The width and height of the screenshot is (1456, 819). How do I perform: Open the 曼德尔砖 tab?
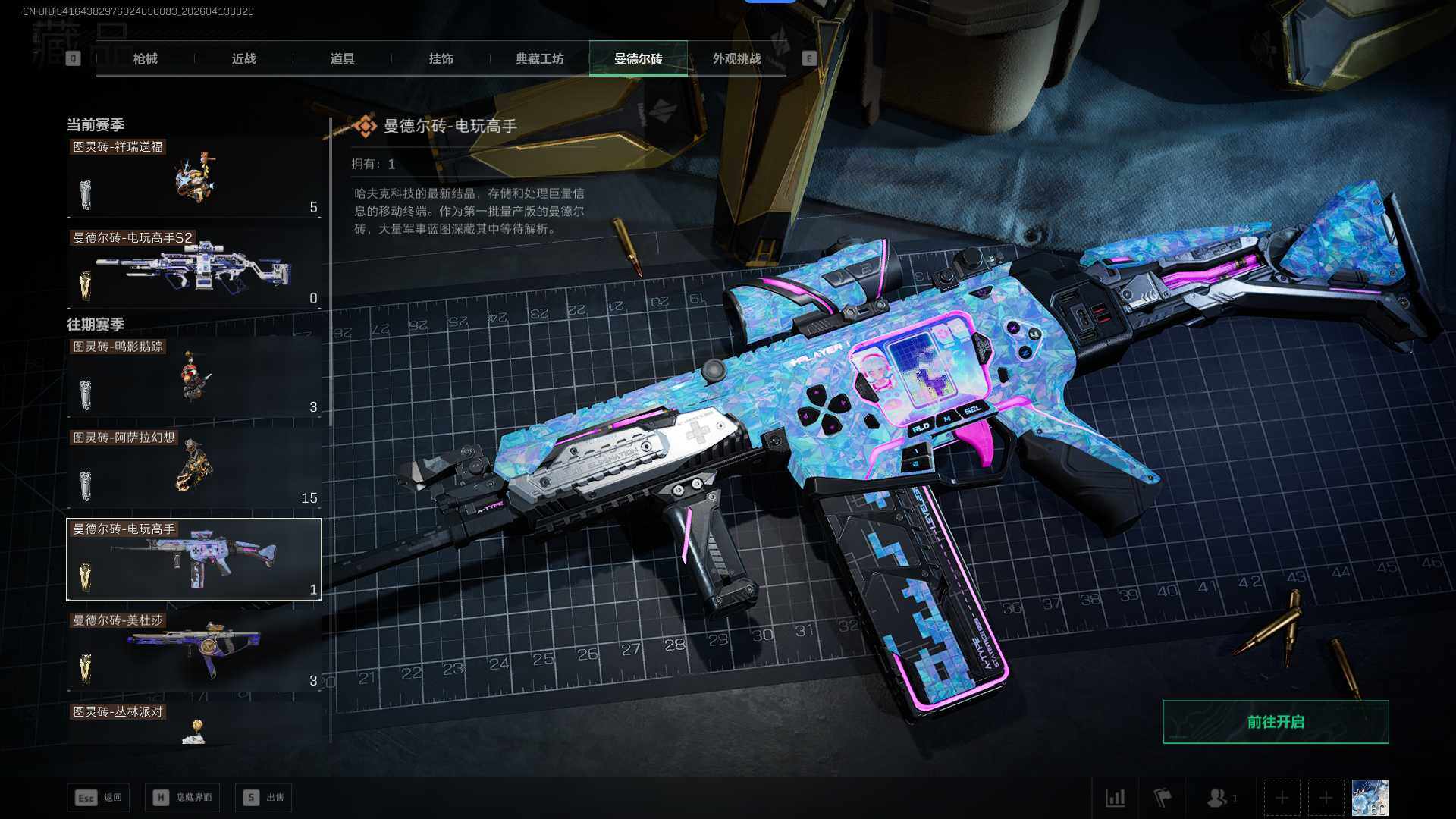638,58
